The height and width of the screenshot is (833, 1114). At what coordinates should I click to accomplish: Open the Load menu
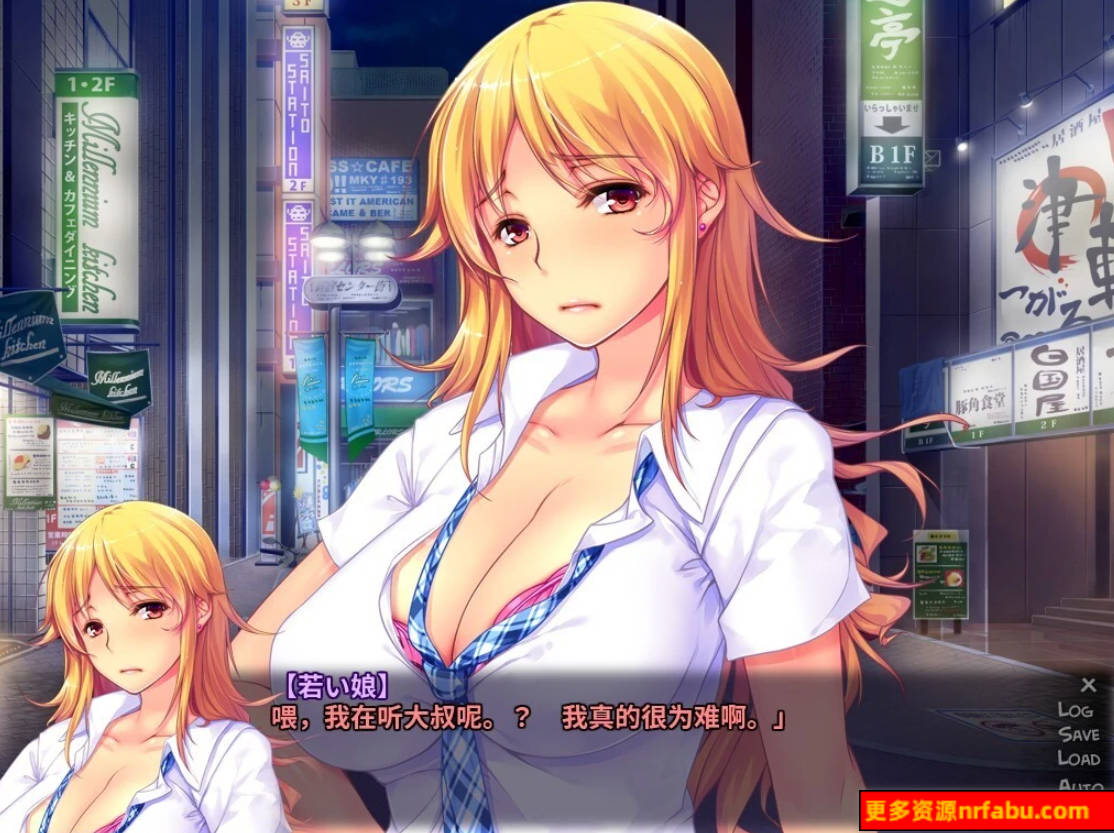[x=1078, y=759]
